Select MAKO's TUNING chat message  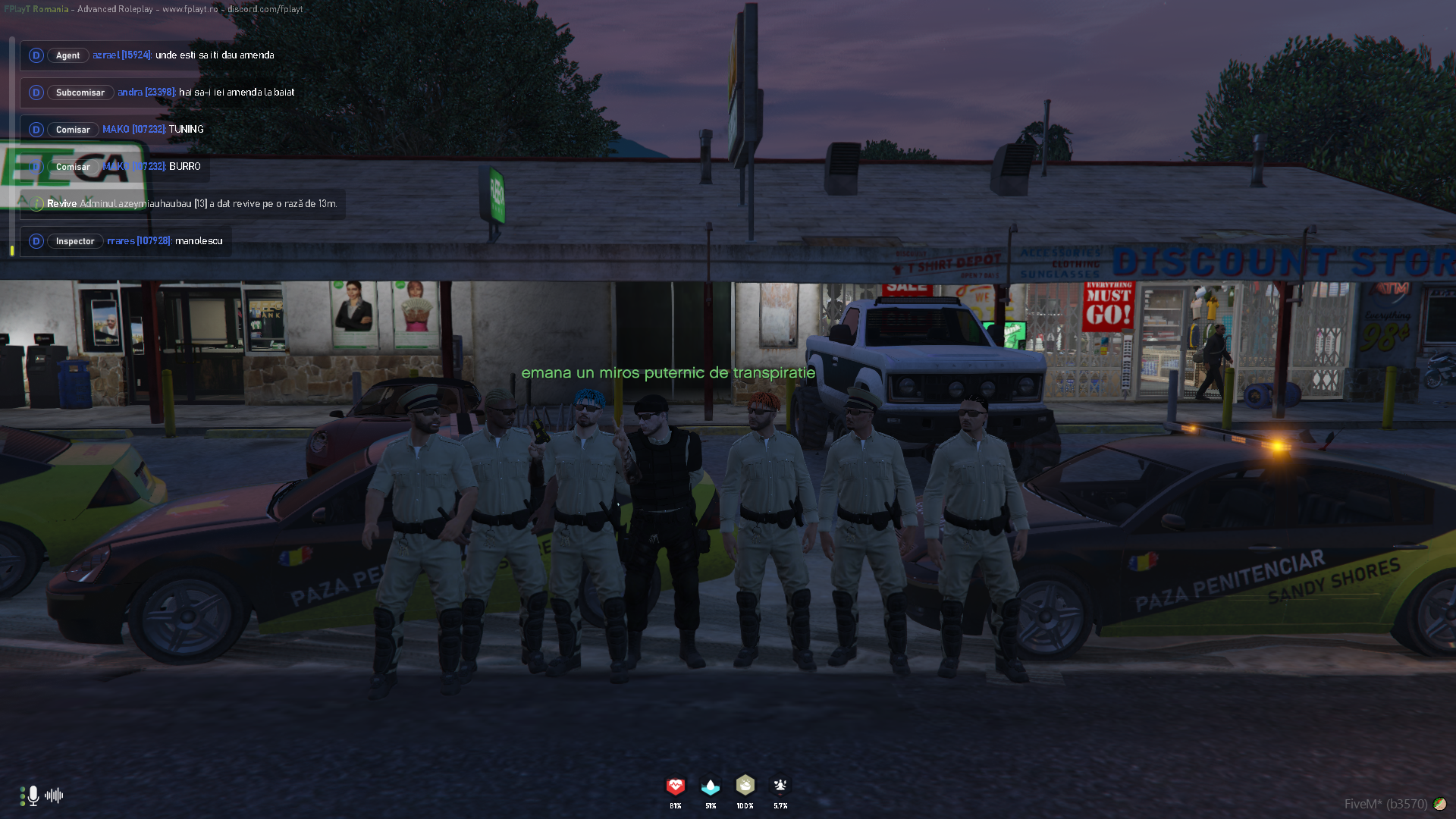point(186,130)
